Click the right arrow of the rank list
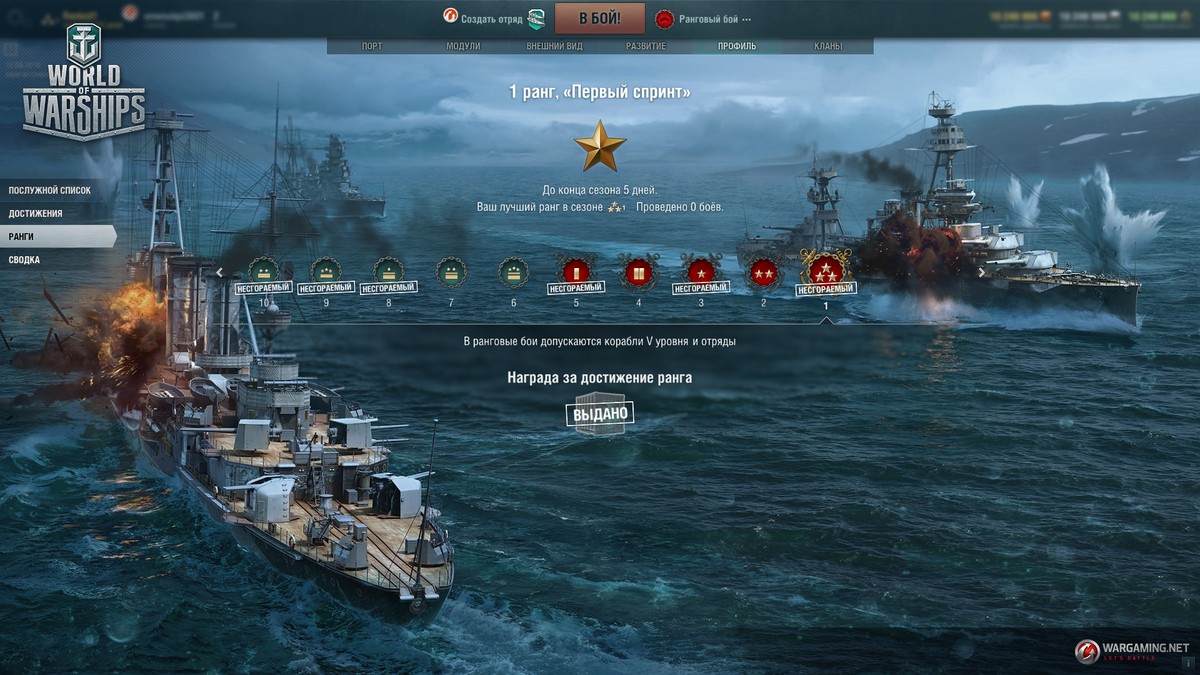Screen dimensions: 1200x675 point(982,272)
